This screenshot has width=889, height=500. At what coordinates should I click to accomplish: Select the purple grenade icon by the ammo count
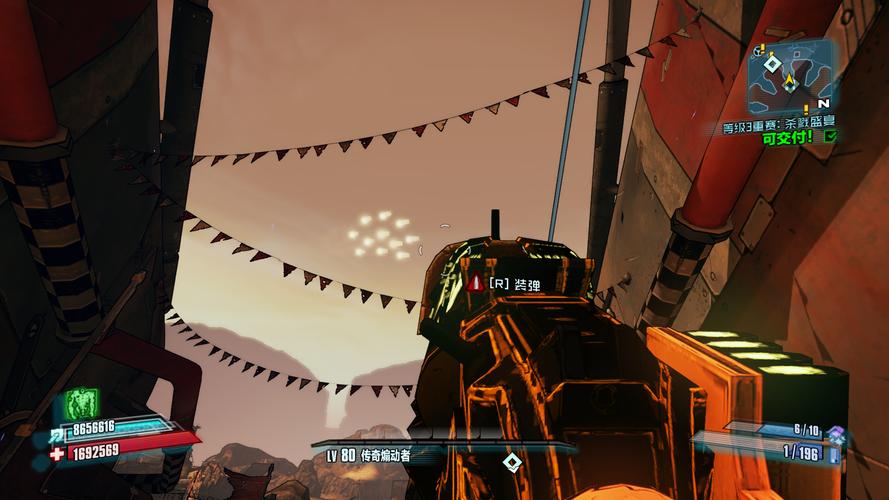point(836,432)
